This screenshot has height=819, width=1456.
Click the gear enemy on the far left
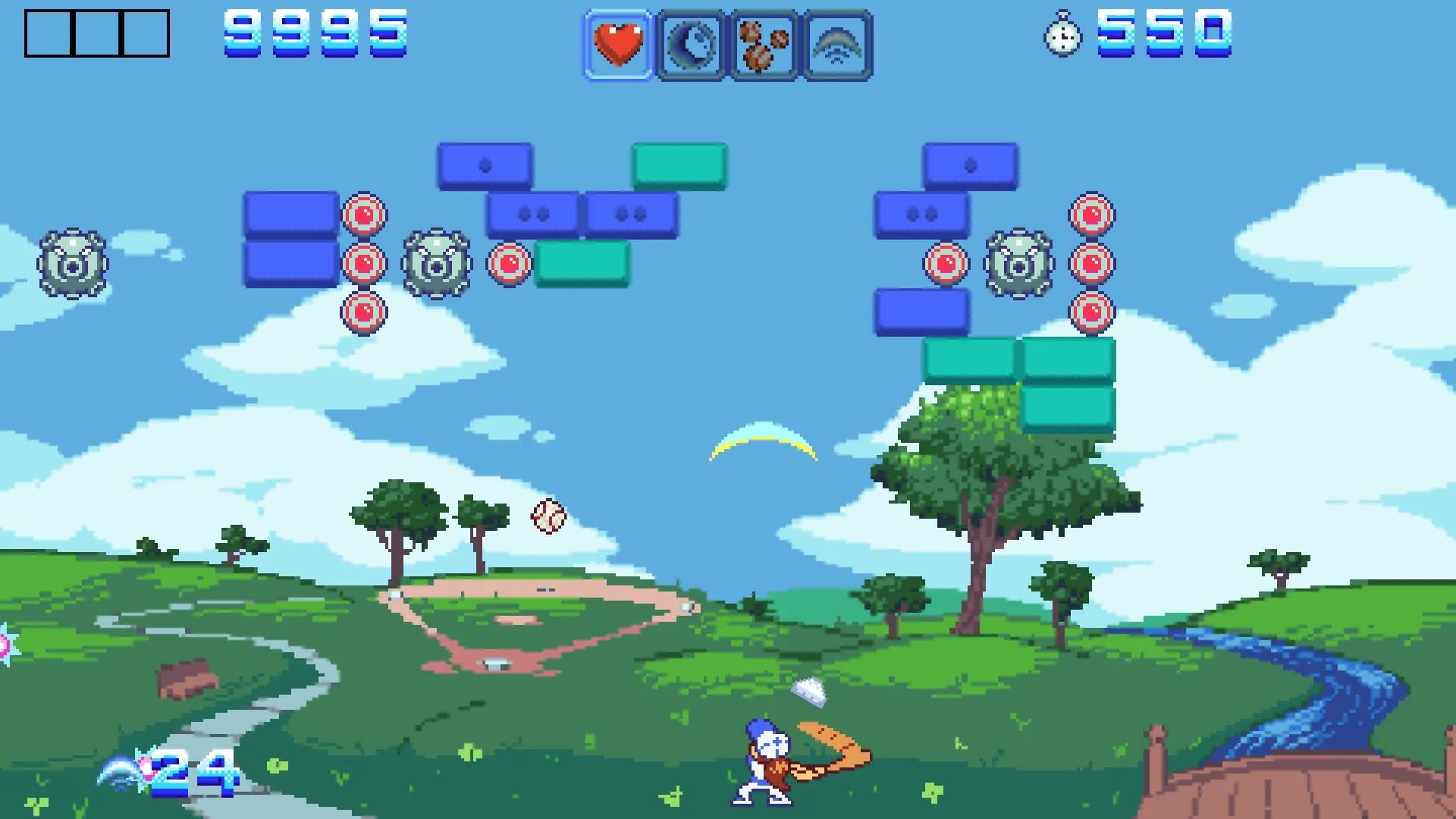point(73,265)
